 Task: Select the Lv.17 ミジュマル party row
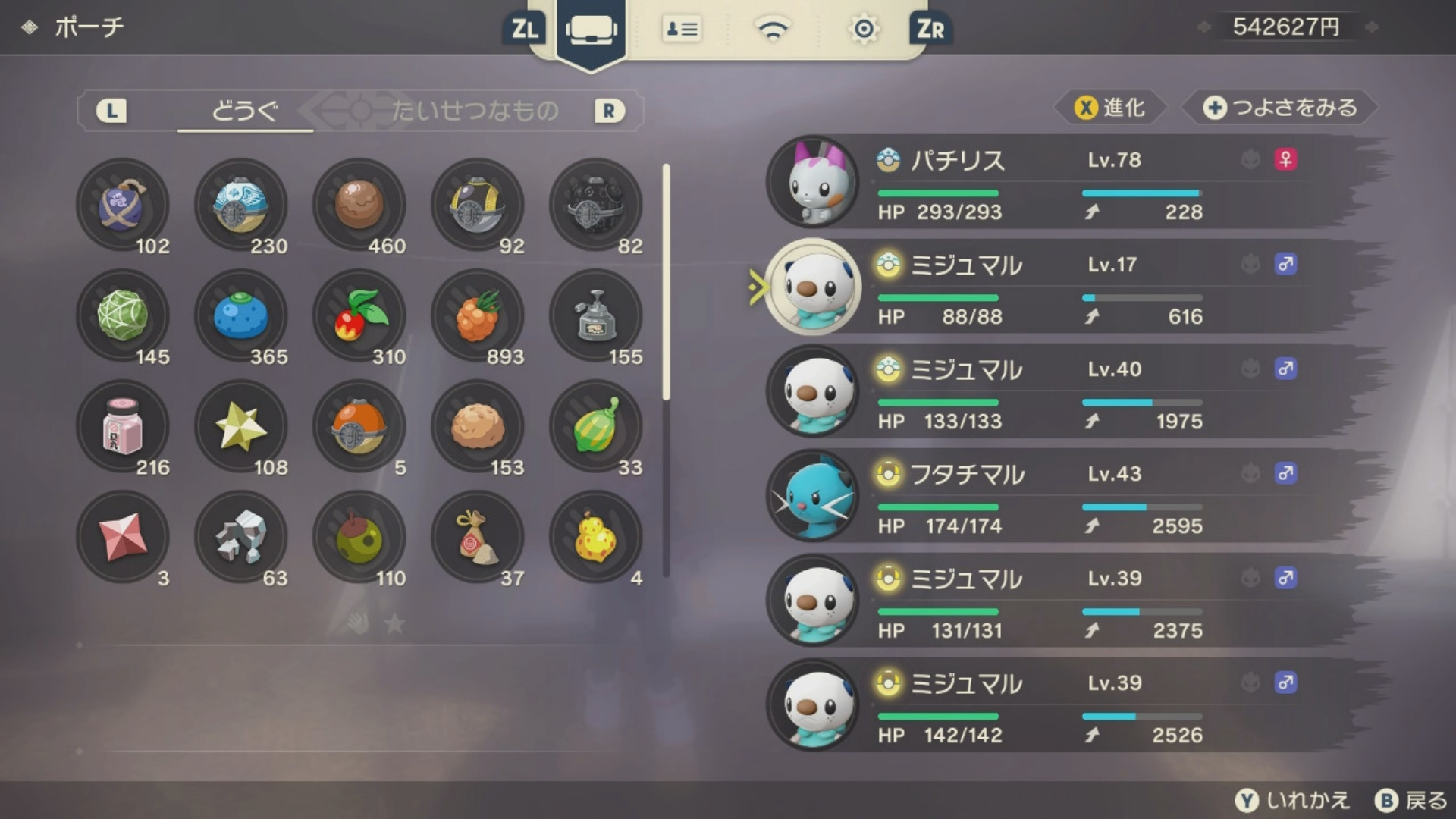point(1062,287)
